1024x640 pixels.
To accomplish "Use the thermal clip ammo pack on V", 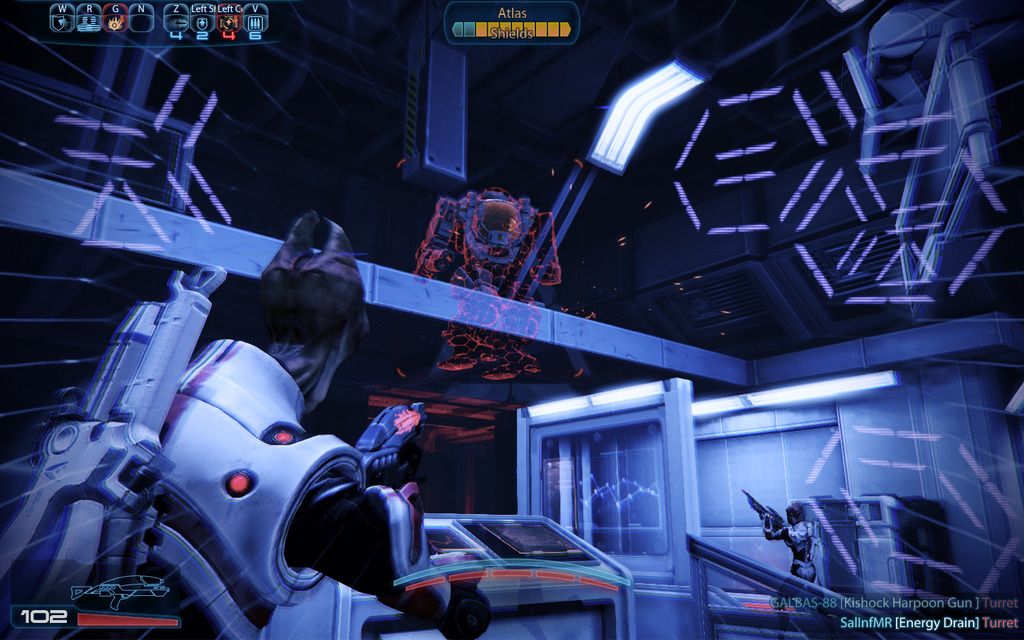I will coord(255,21).
